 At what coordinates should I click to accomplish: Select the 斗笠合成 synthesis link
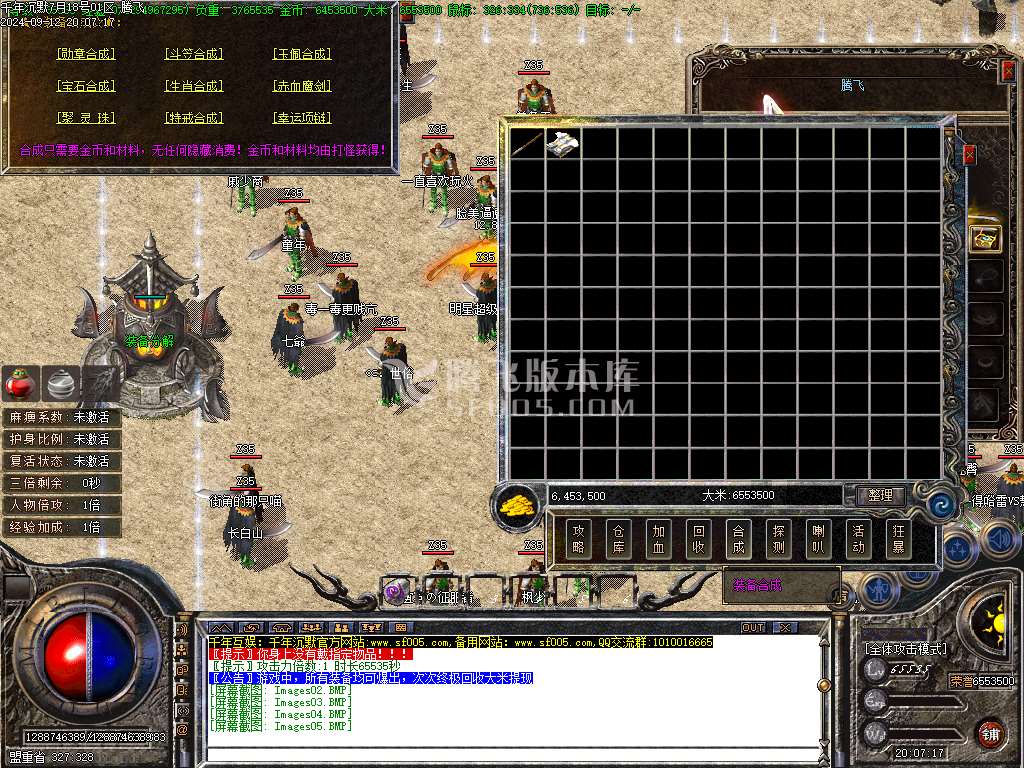(x=194, y=54)
